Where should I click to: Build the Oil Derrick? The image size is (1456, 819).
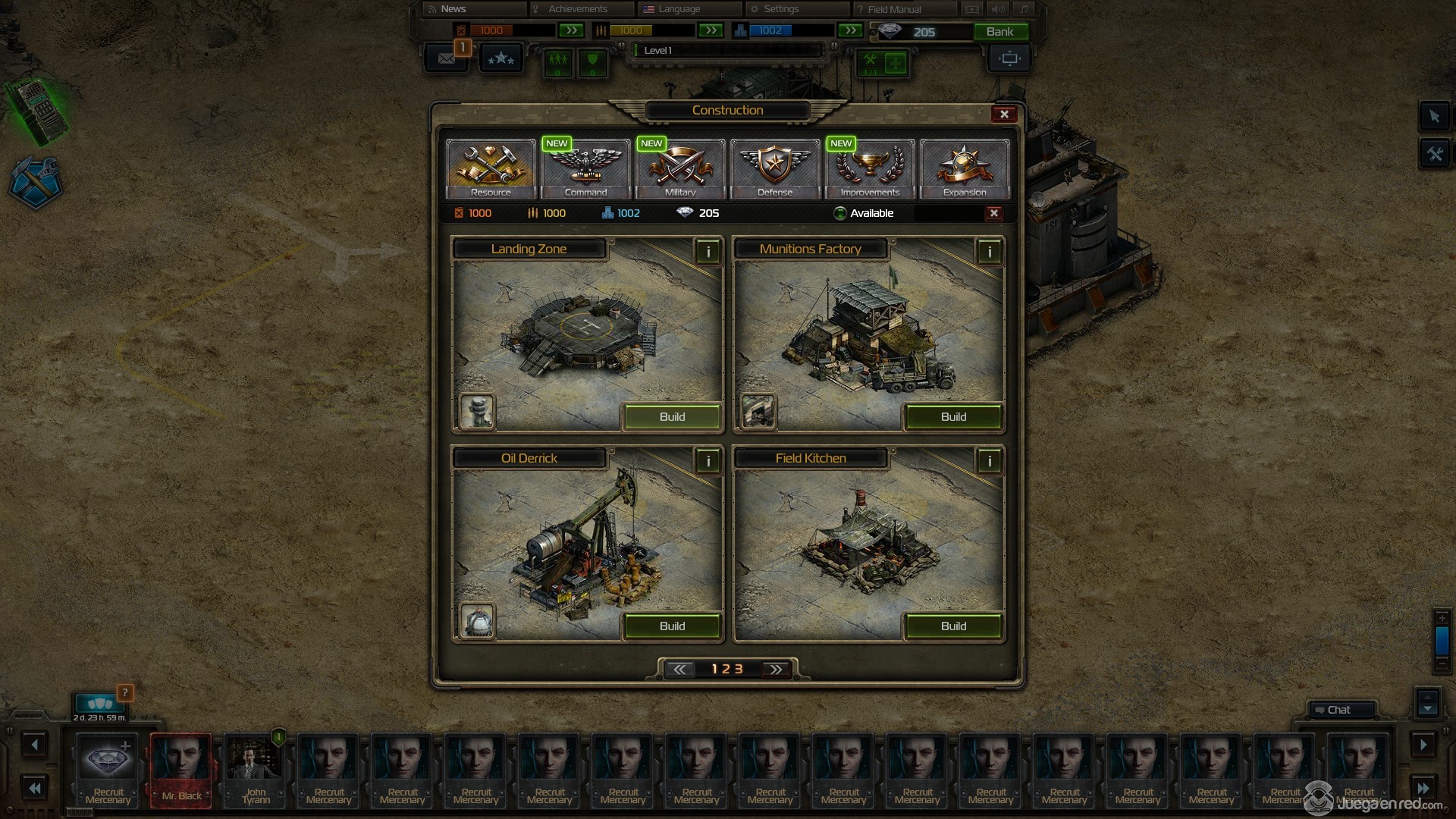click(672, 626)
